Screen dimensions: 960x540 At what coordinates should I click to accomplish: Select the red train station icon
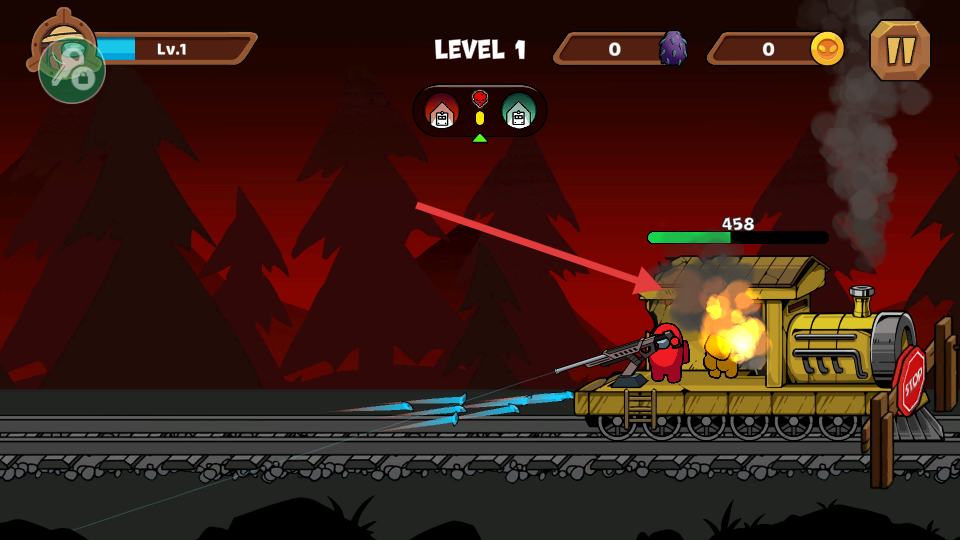pyautogui.click(x=442, y=111)
